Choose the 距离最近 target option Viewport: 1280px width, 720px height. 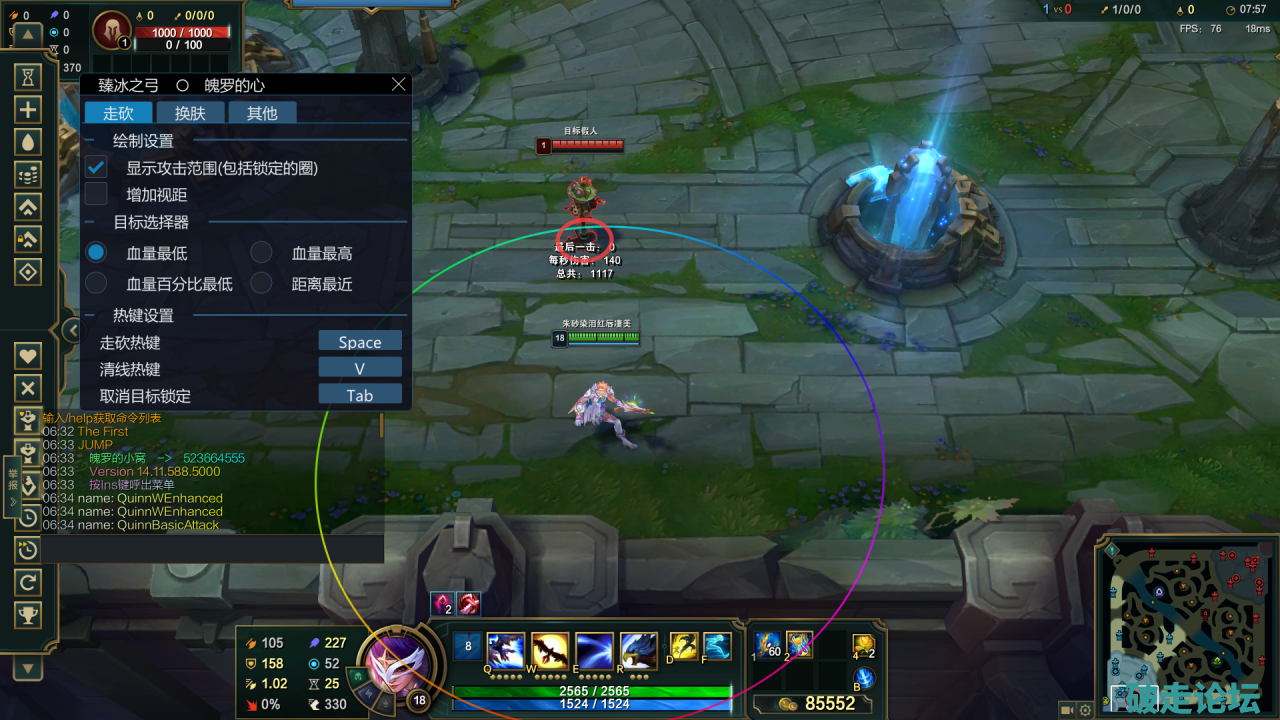pyautogui.click(x=261, y=283)
